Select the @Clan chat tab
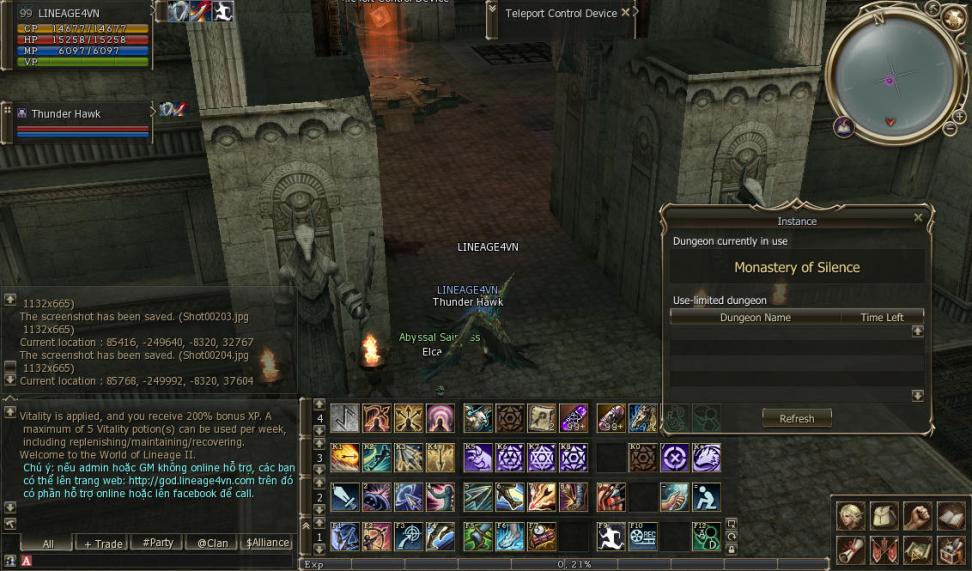Screen dimensions: 972x571 tap(211, 543)
